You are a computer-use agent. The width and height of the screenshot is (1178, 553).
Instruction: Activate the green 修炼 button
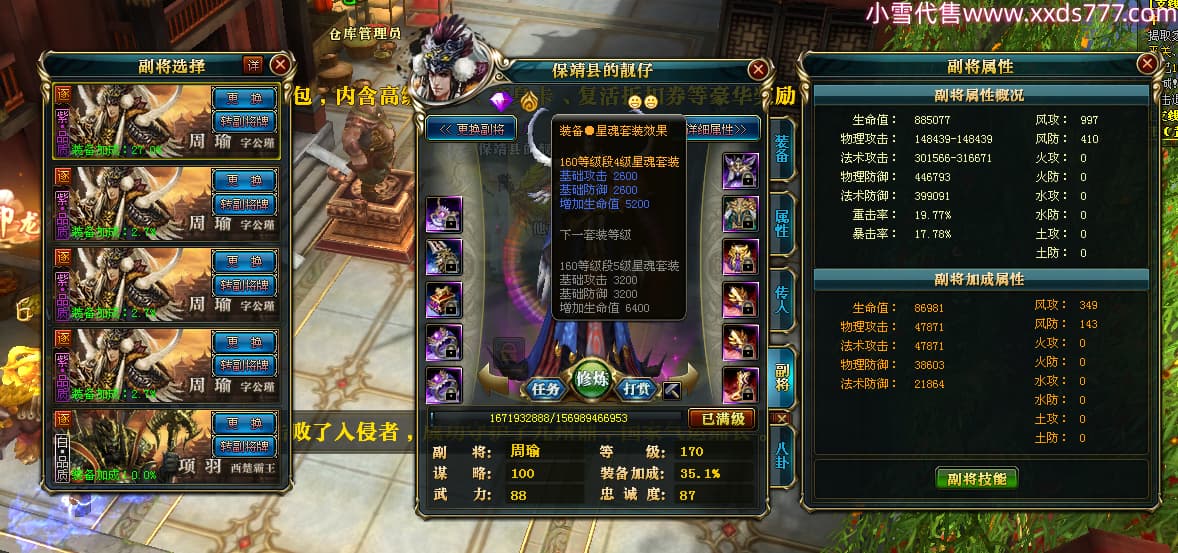click(x=593, y=379)
